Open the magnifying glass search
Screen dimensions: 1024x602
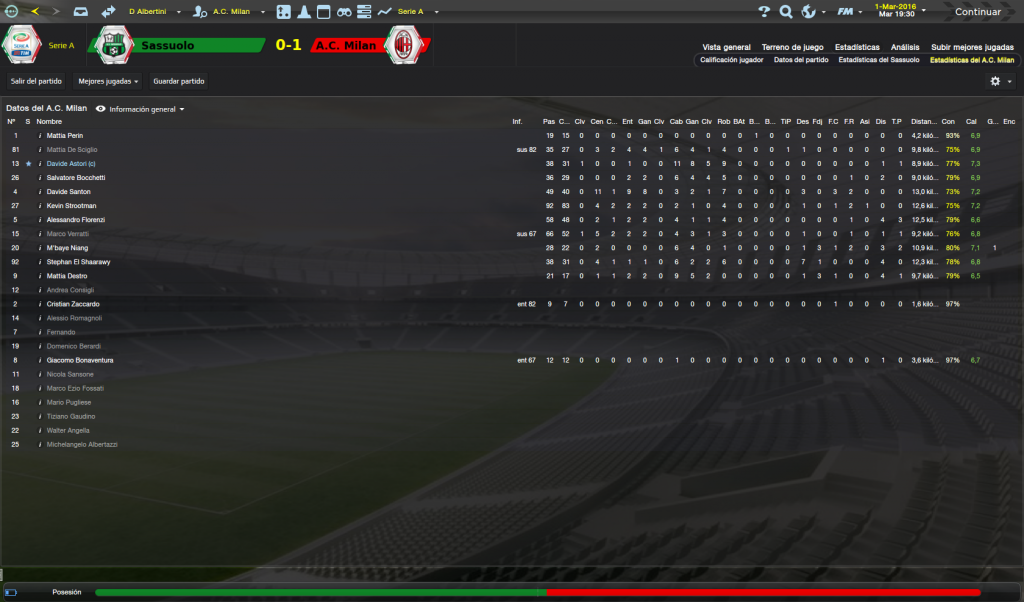click(x=785, y=12)
